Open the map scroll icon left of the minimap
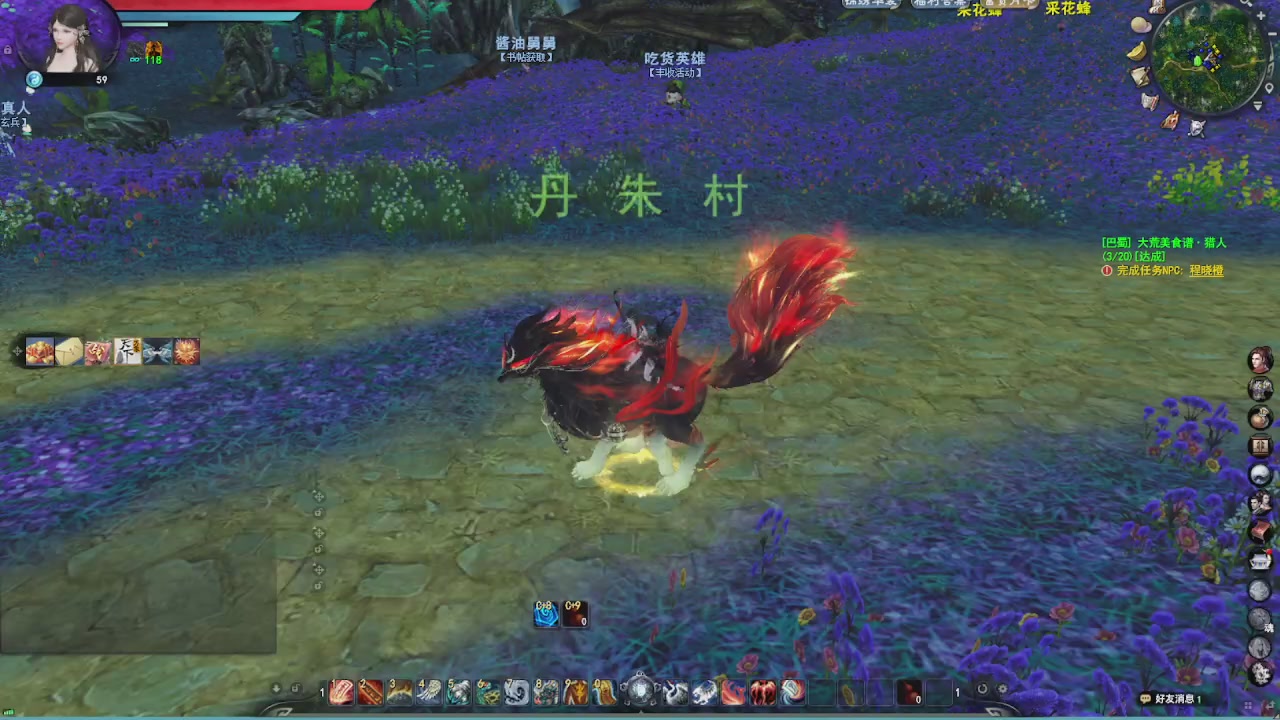 [1140, 76]
